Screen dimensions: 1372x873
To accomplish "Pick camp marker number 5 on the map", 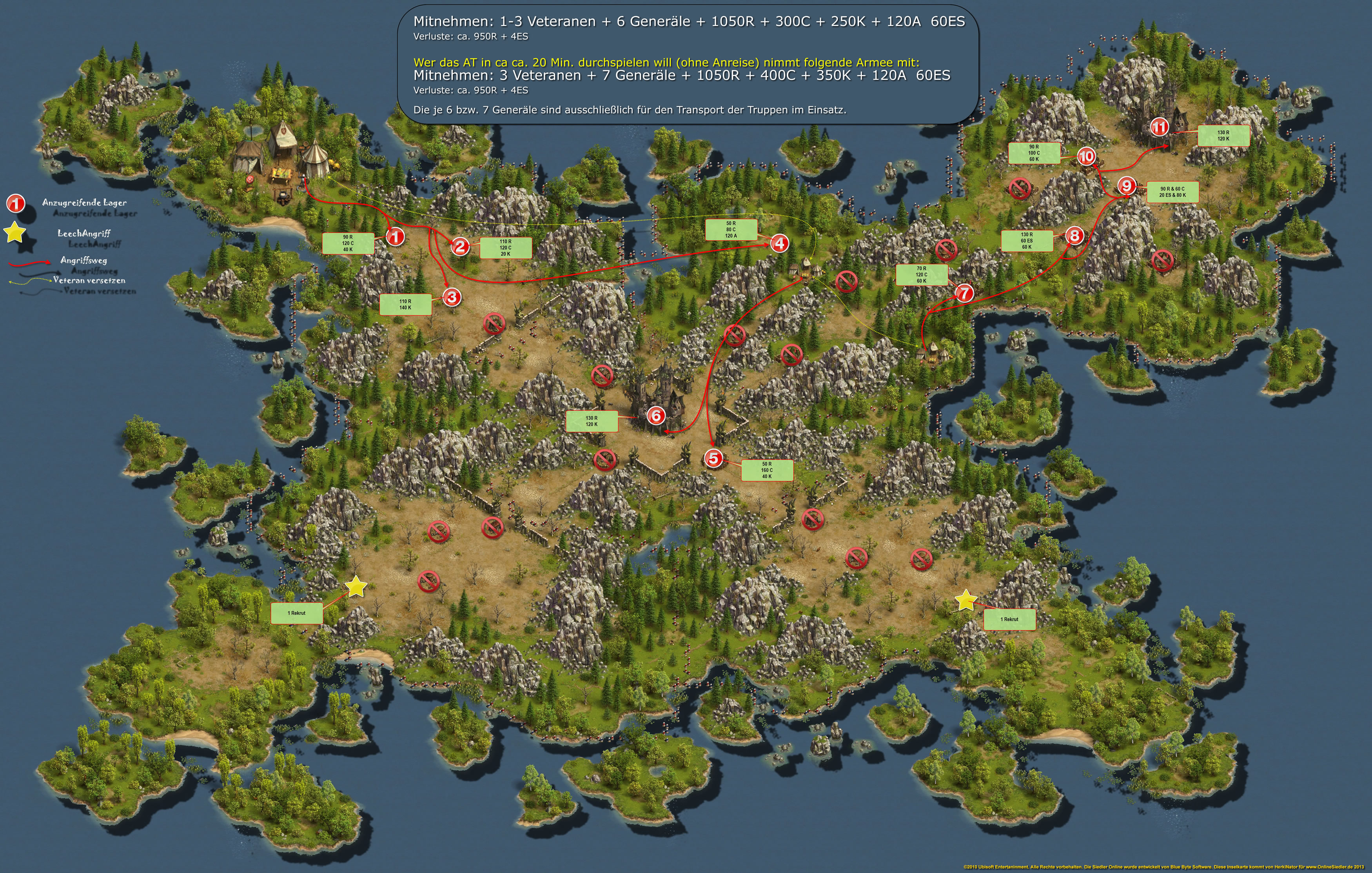I will coord(713,458).
